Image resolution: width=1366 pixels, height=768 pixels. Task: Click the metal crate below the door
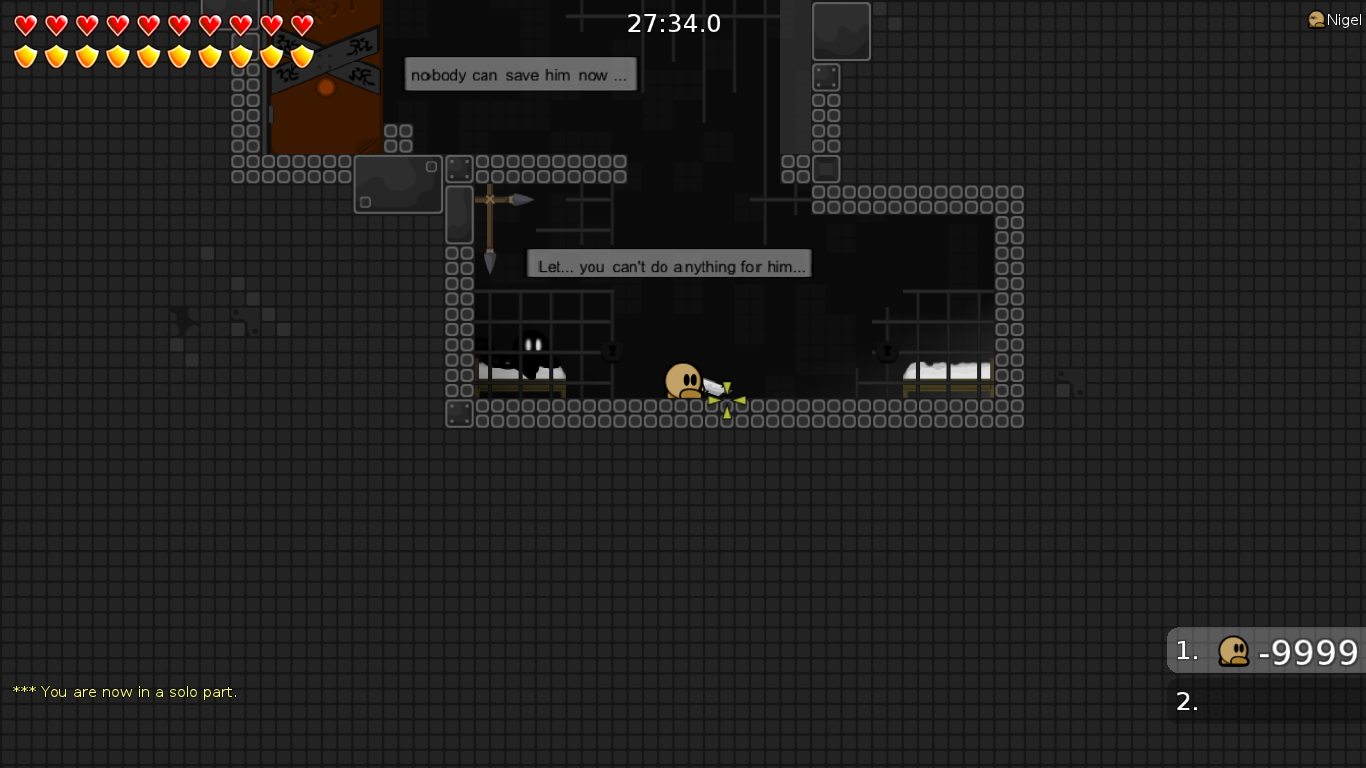(x=398, y=184)
